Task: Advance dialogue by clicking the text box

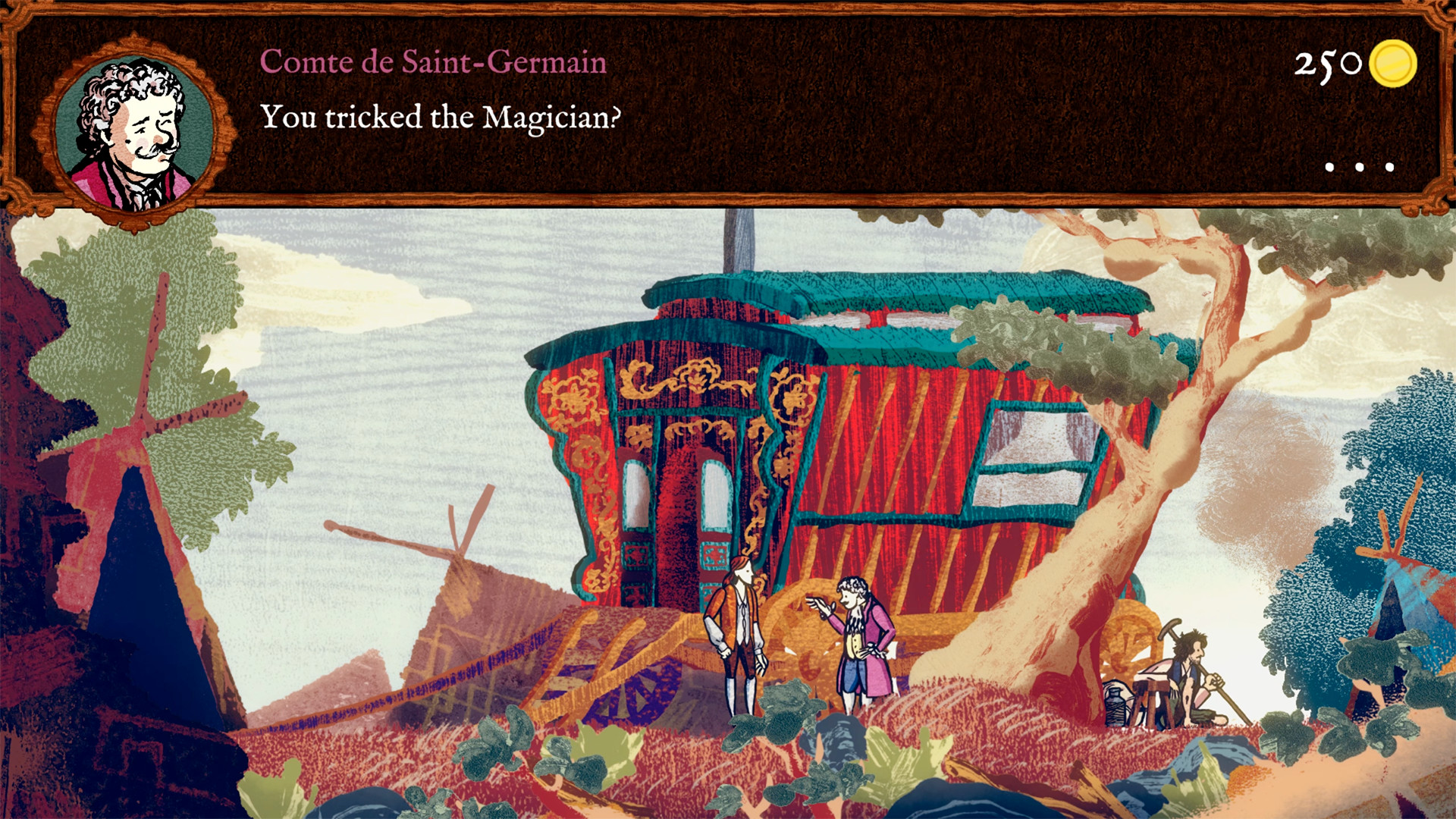Action: pyautogui.click(x=728, y=114)
